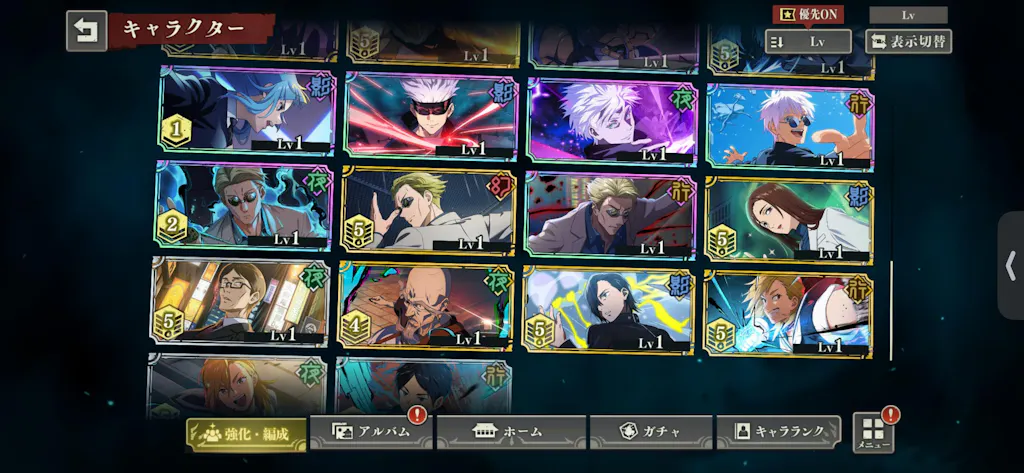Choose the brown-haired woman on green card
The height and width of the screenshot is (473, 1024).
tap(789, 218)
